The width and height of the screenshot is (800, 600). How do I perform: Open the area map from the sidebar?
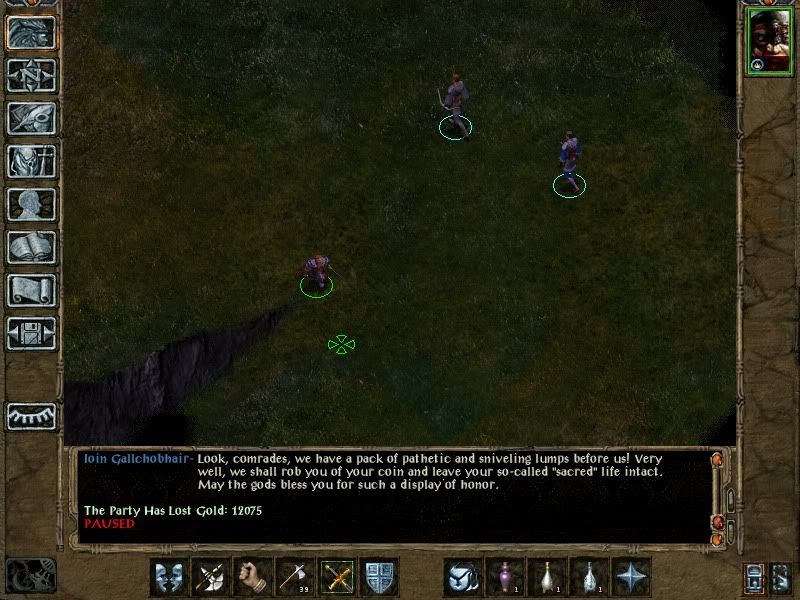click(x=31, y=73)
